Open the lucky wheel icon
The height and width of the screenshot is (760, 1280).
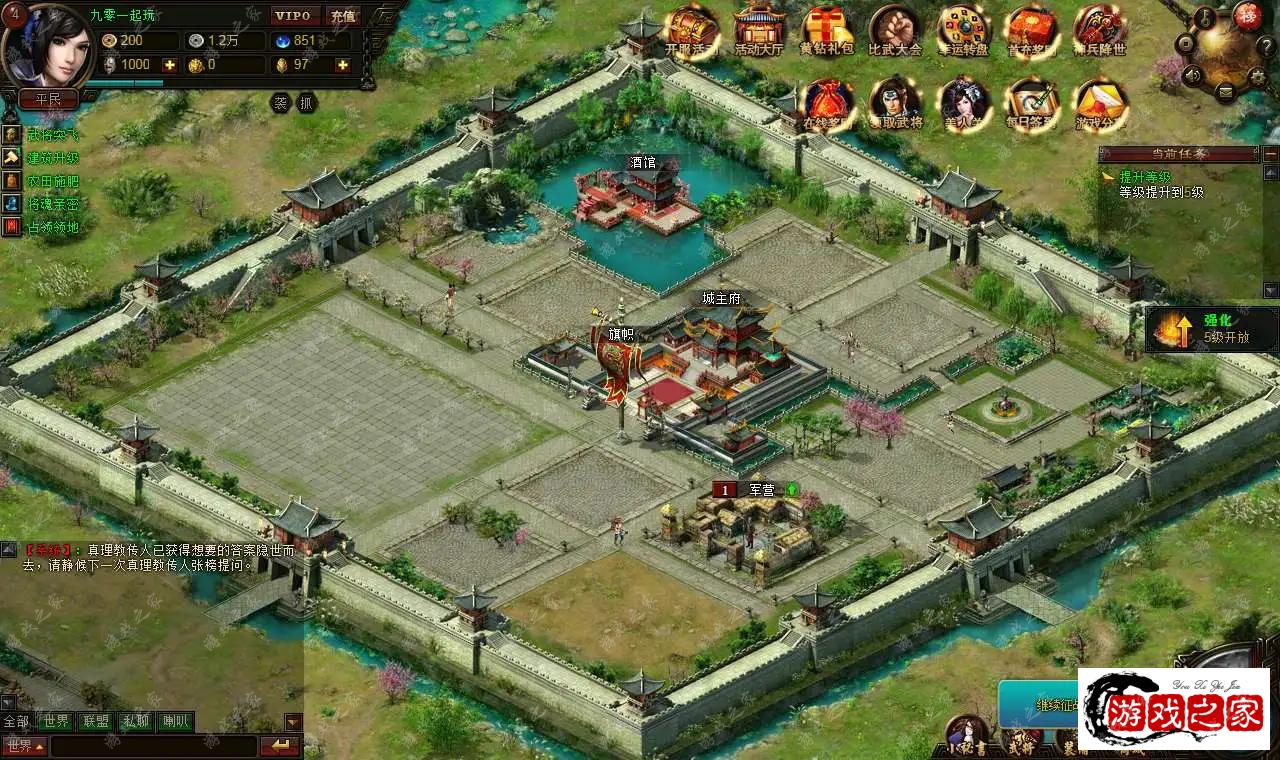(963, 28)
